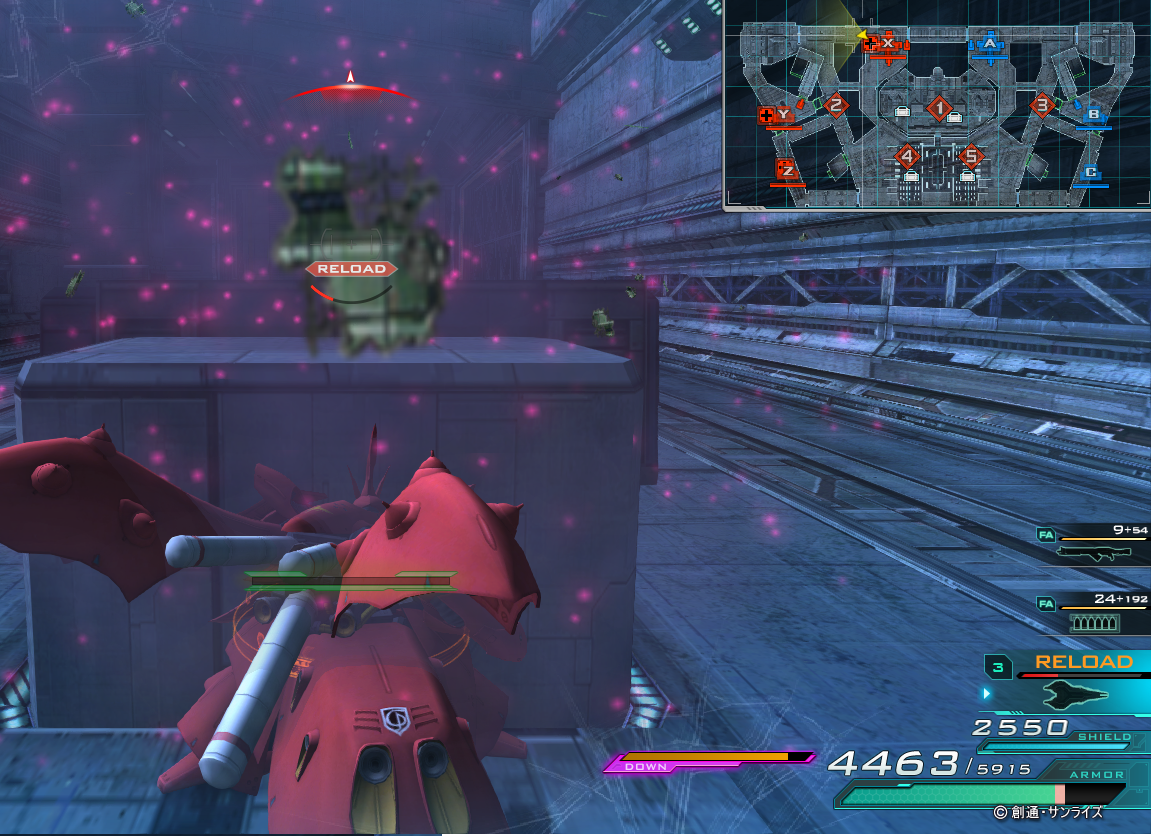1151x836 pixels.
Task: Select relay point 2 diamond marker
Action: click(x=836, y=104)
